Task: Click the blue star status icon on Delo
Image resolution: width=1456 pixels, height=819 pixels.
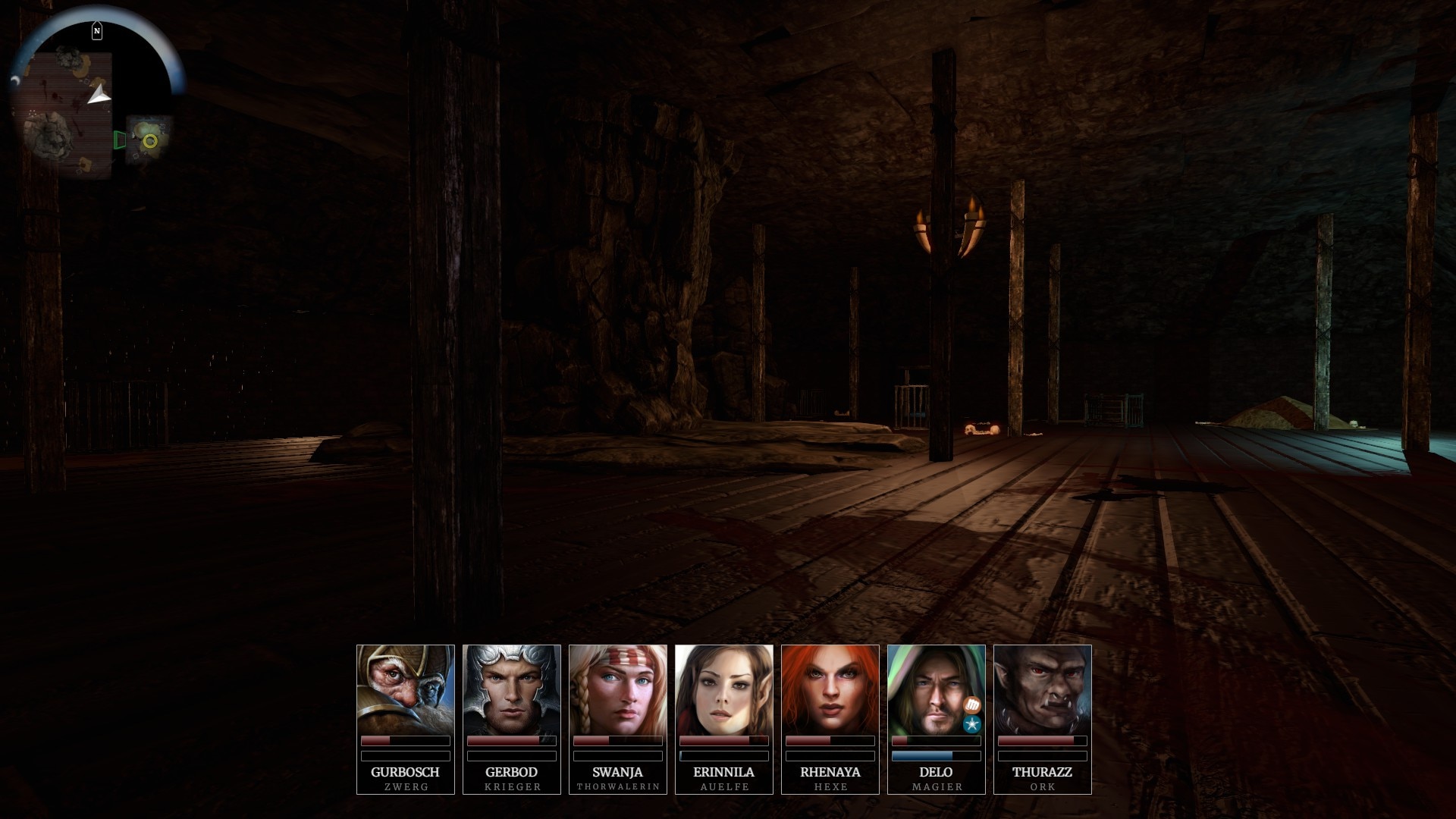Action: [x=972, y=724]
